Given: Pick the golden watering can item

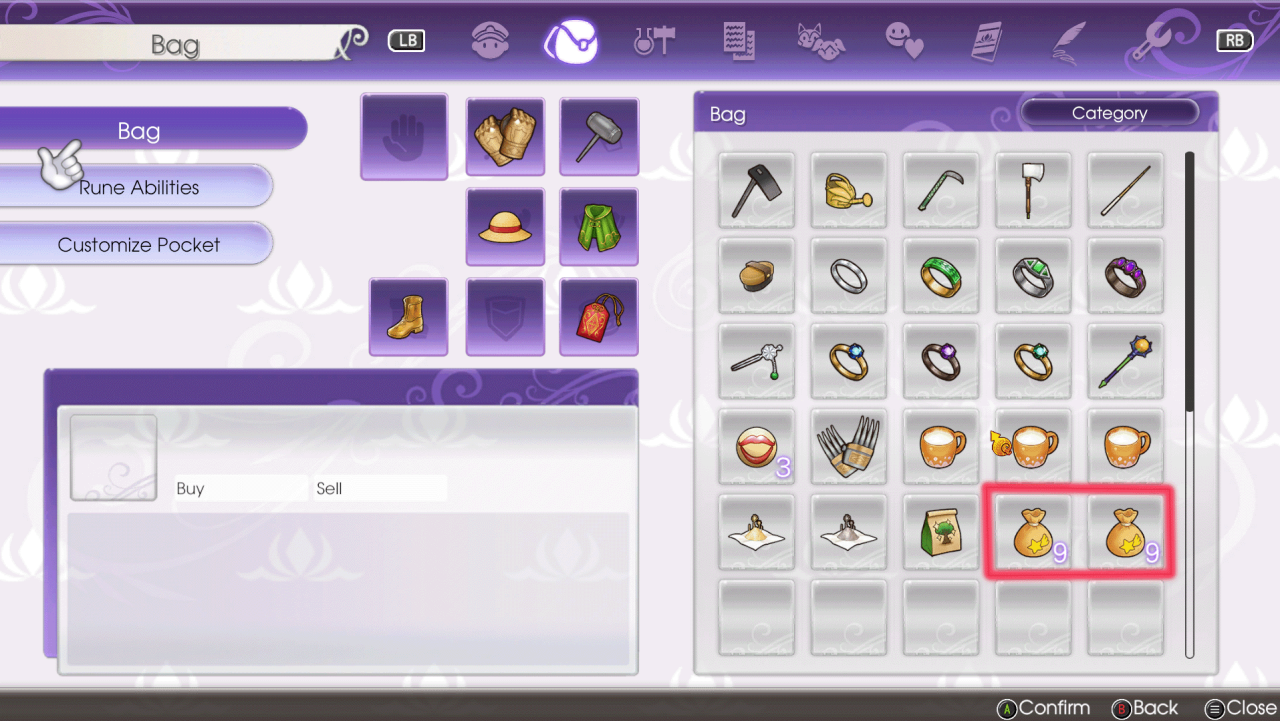Looking at the screenshot, I should (848, 190).
